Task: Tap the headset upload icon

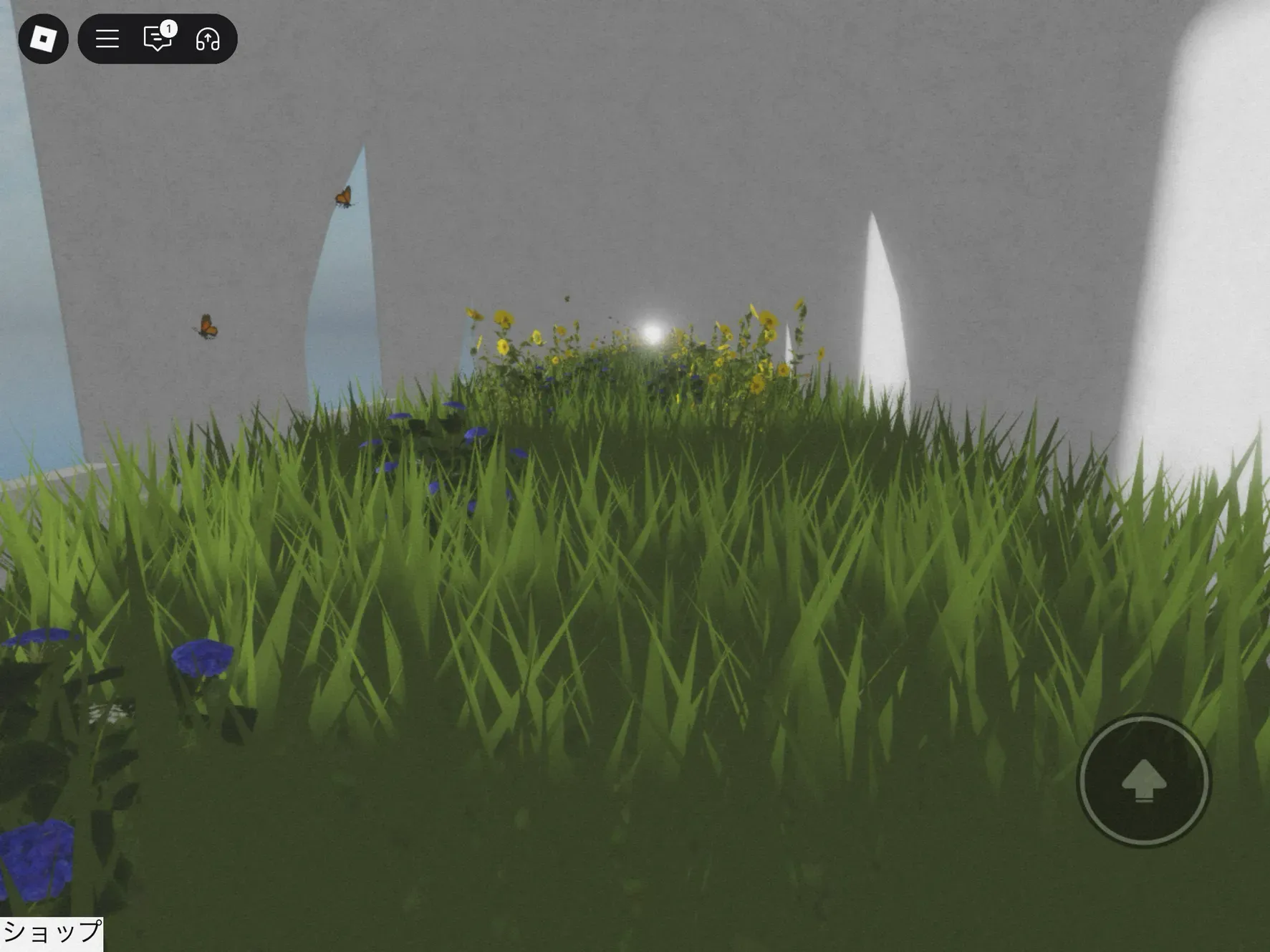Action: coord(208,39)
